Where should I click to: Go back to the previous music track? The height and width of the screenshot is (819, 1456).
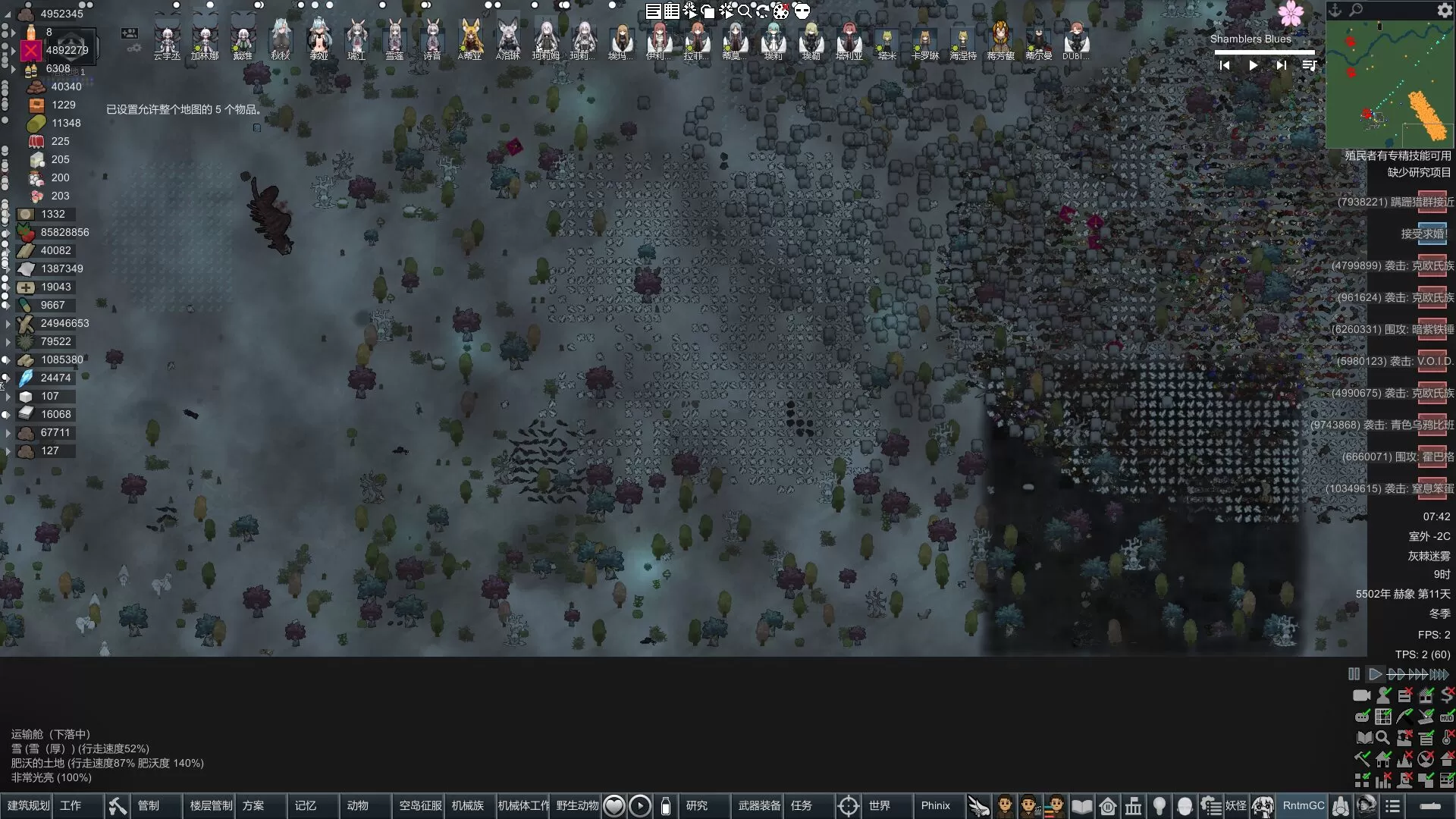point(1224,66)
